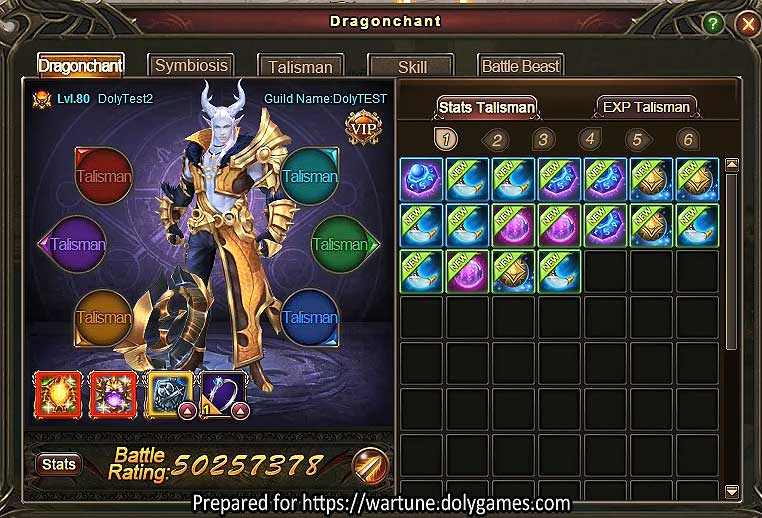Select the orange Talisman slot
The width and height of the screenshot is (762, 518).
pyautogui.click(x=104, y=317)
